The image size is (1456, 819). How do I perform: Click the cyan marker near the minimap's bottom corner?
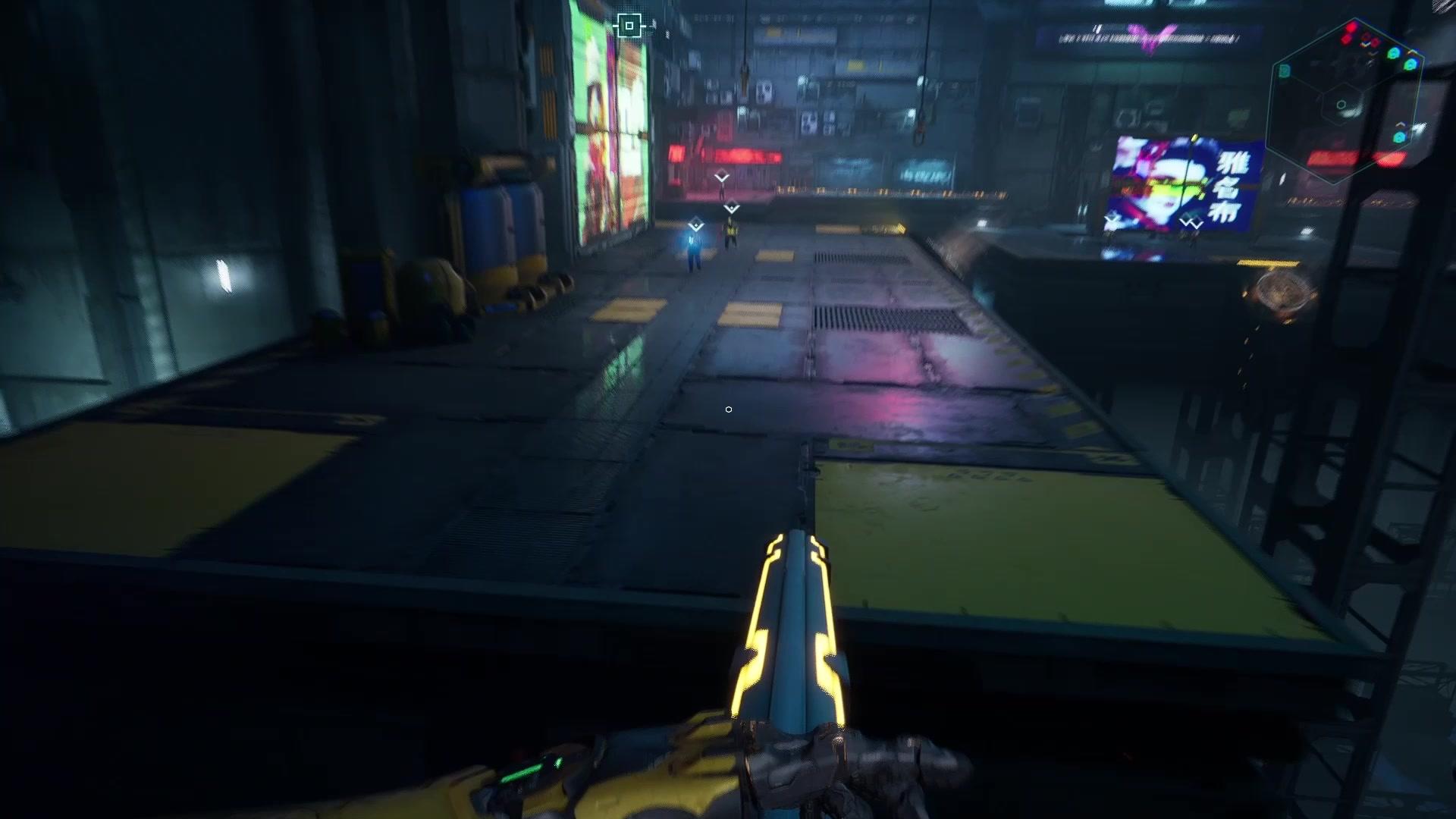pos(1399,136)
